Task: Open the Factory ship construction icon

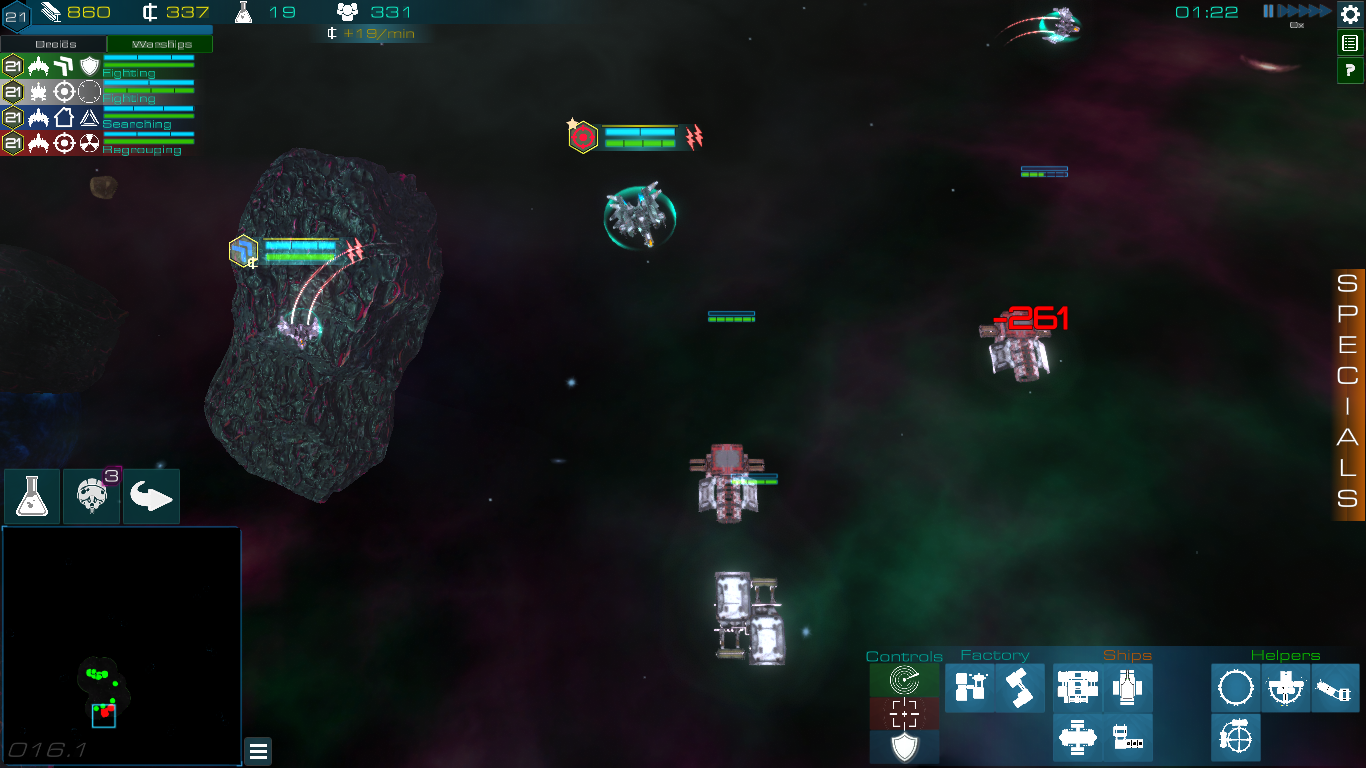Action: tap(970, 687)
